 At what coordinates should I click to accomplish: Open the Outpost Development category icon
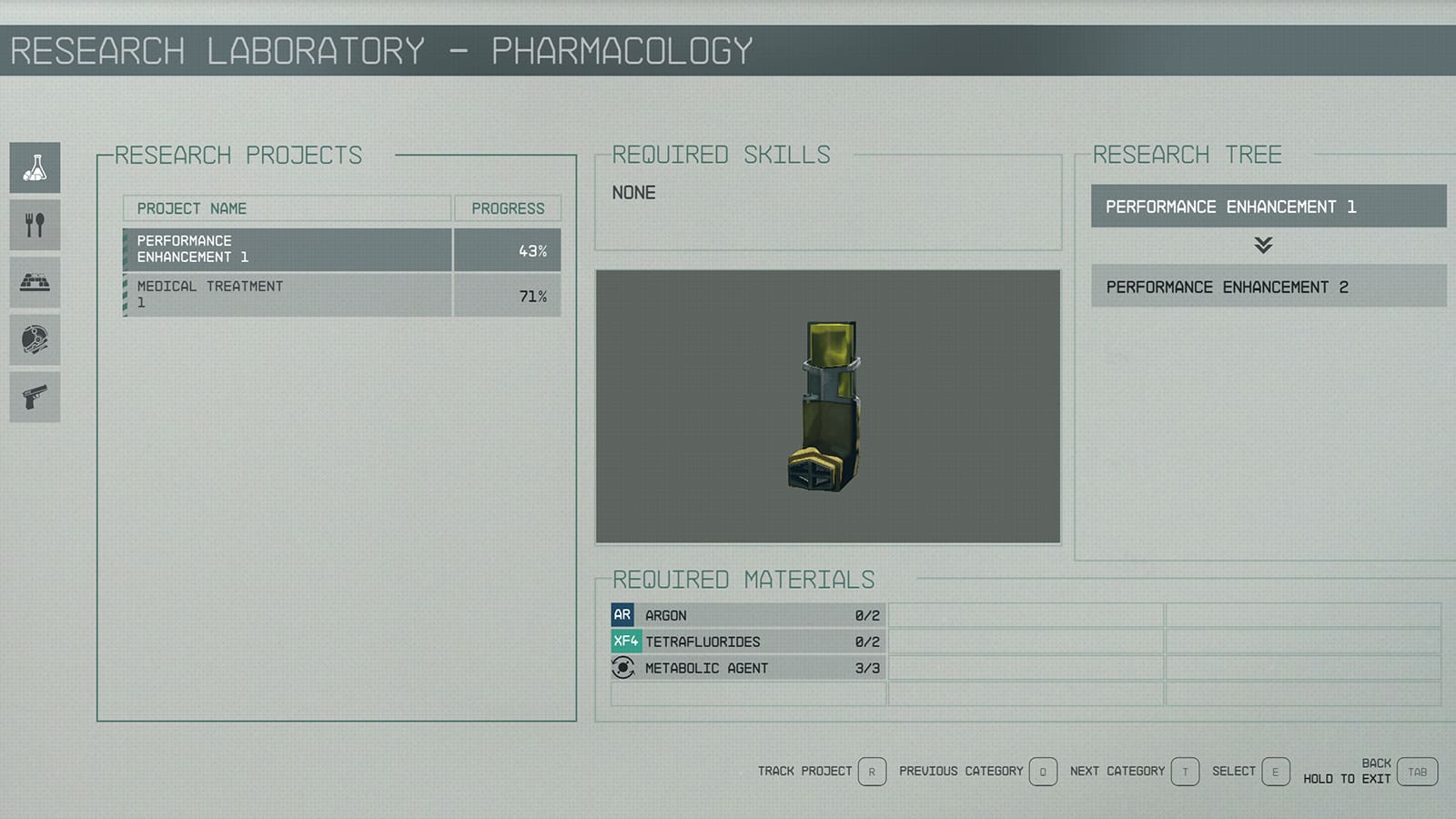35,282
